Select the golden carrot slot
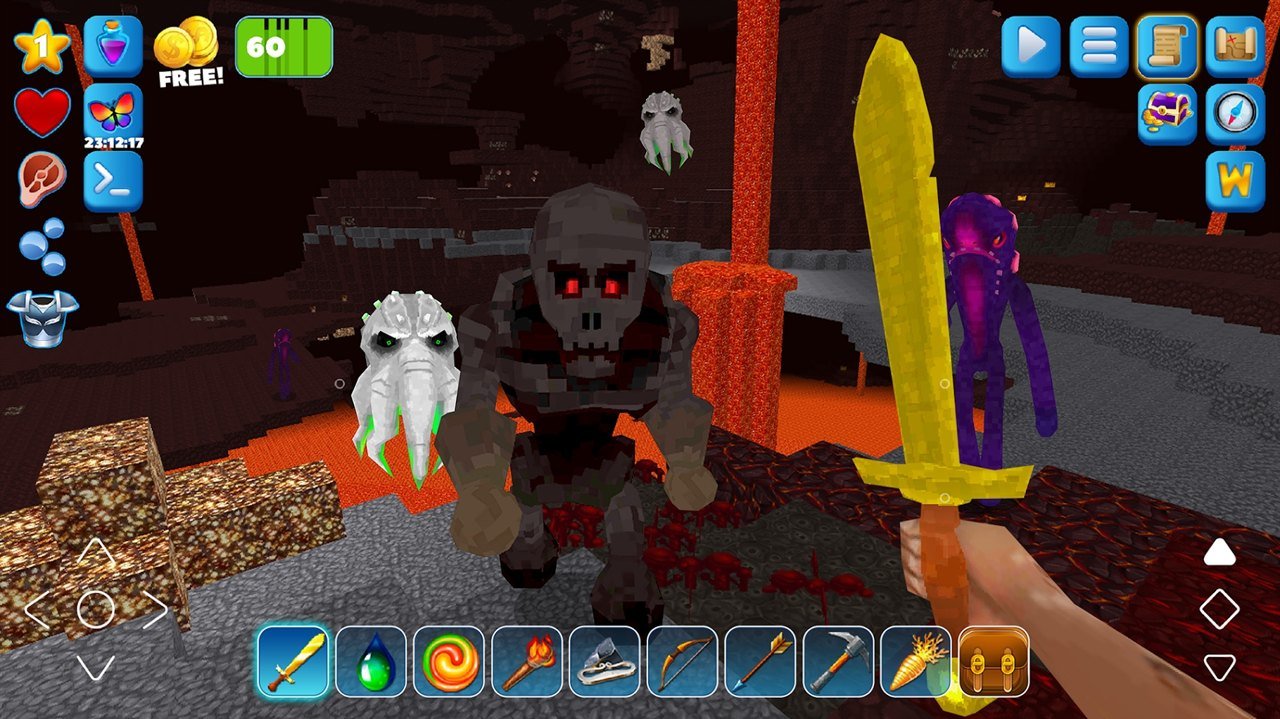Screen dimensions: 1280x719 (x=917, y=662)
